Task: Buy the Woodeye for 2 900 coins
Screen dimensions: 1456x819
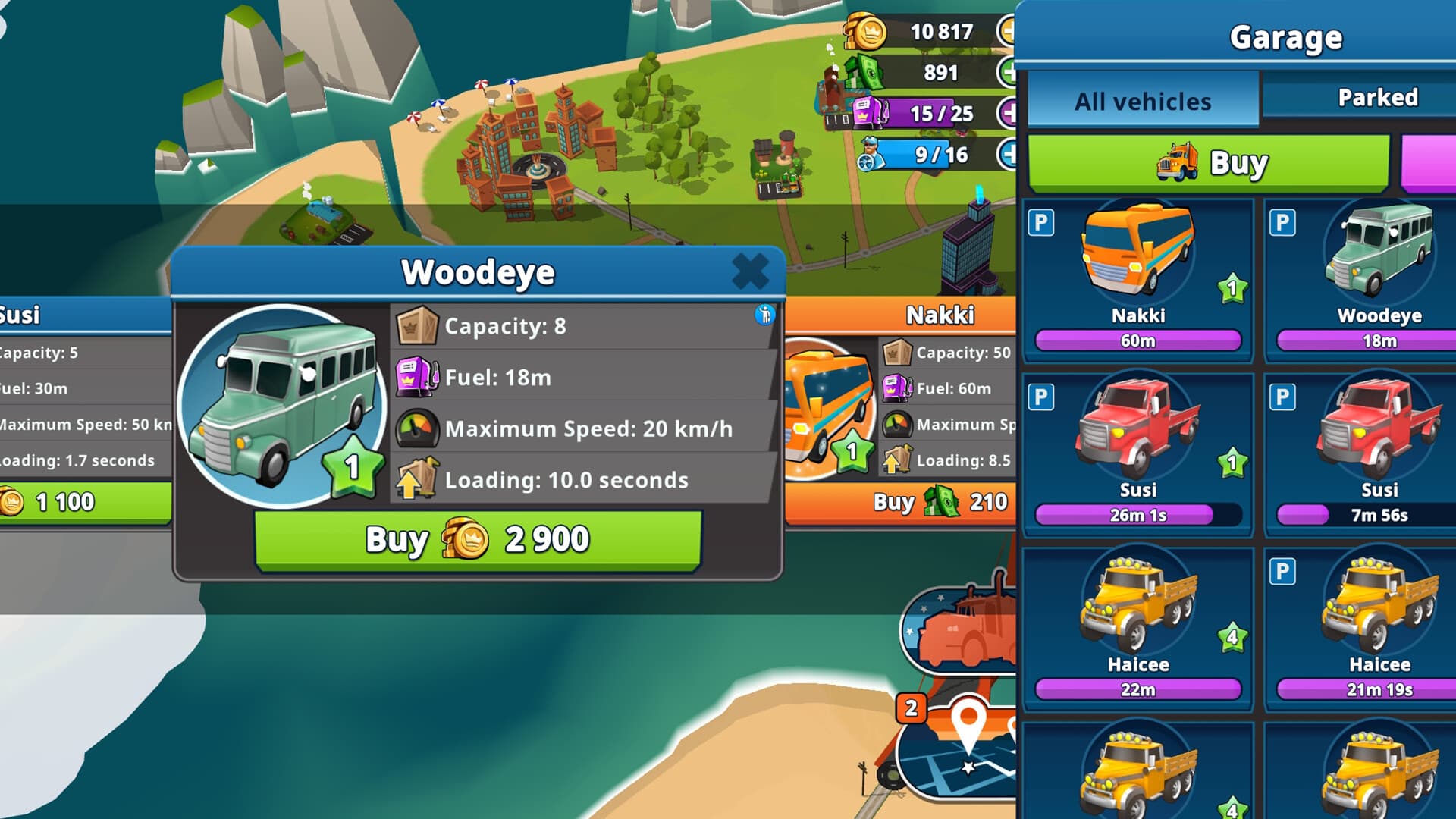Action: pos(479,538)
